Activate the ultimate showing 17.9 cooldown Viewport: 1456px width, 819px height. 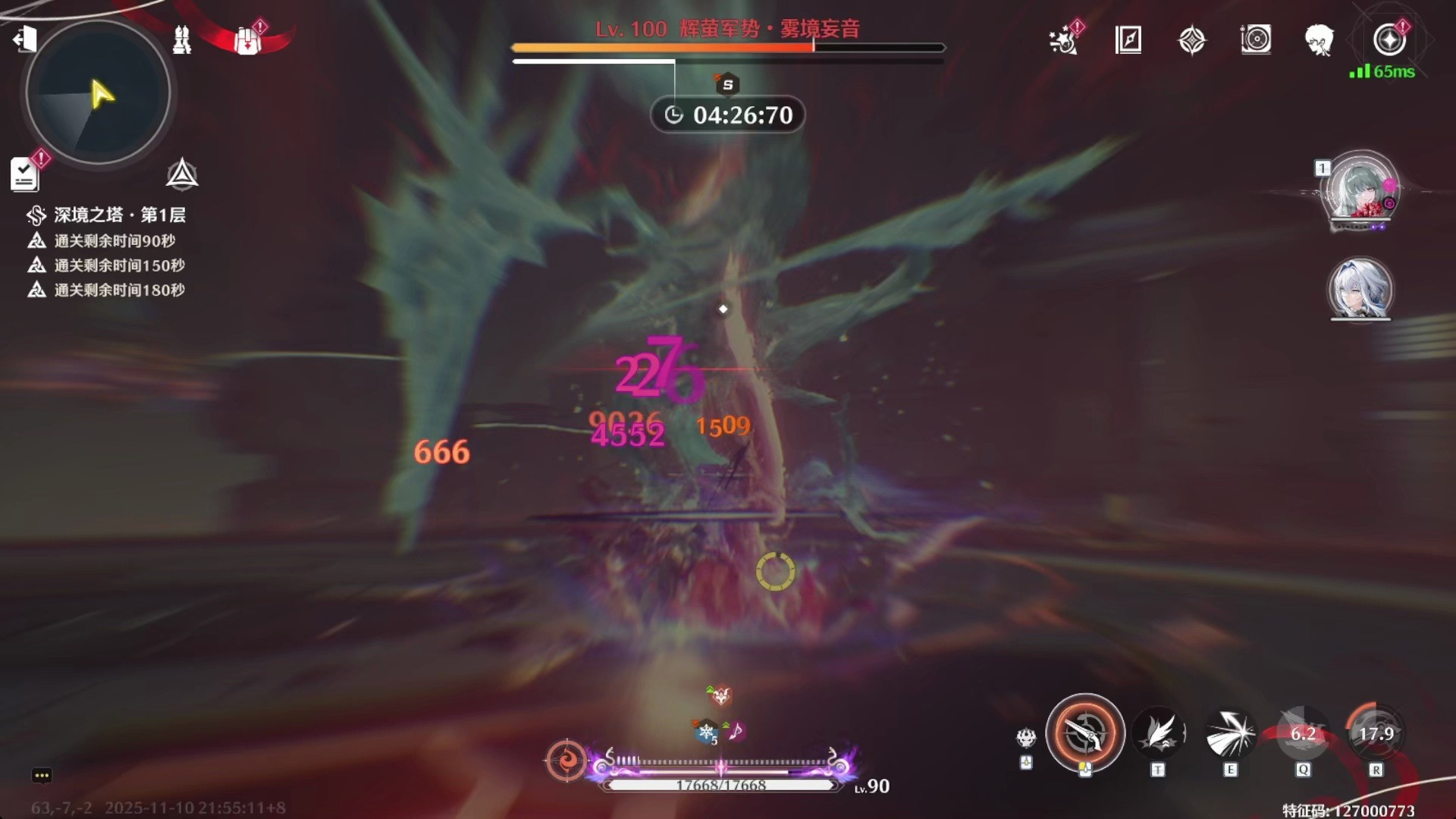[1376, 733]
